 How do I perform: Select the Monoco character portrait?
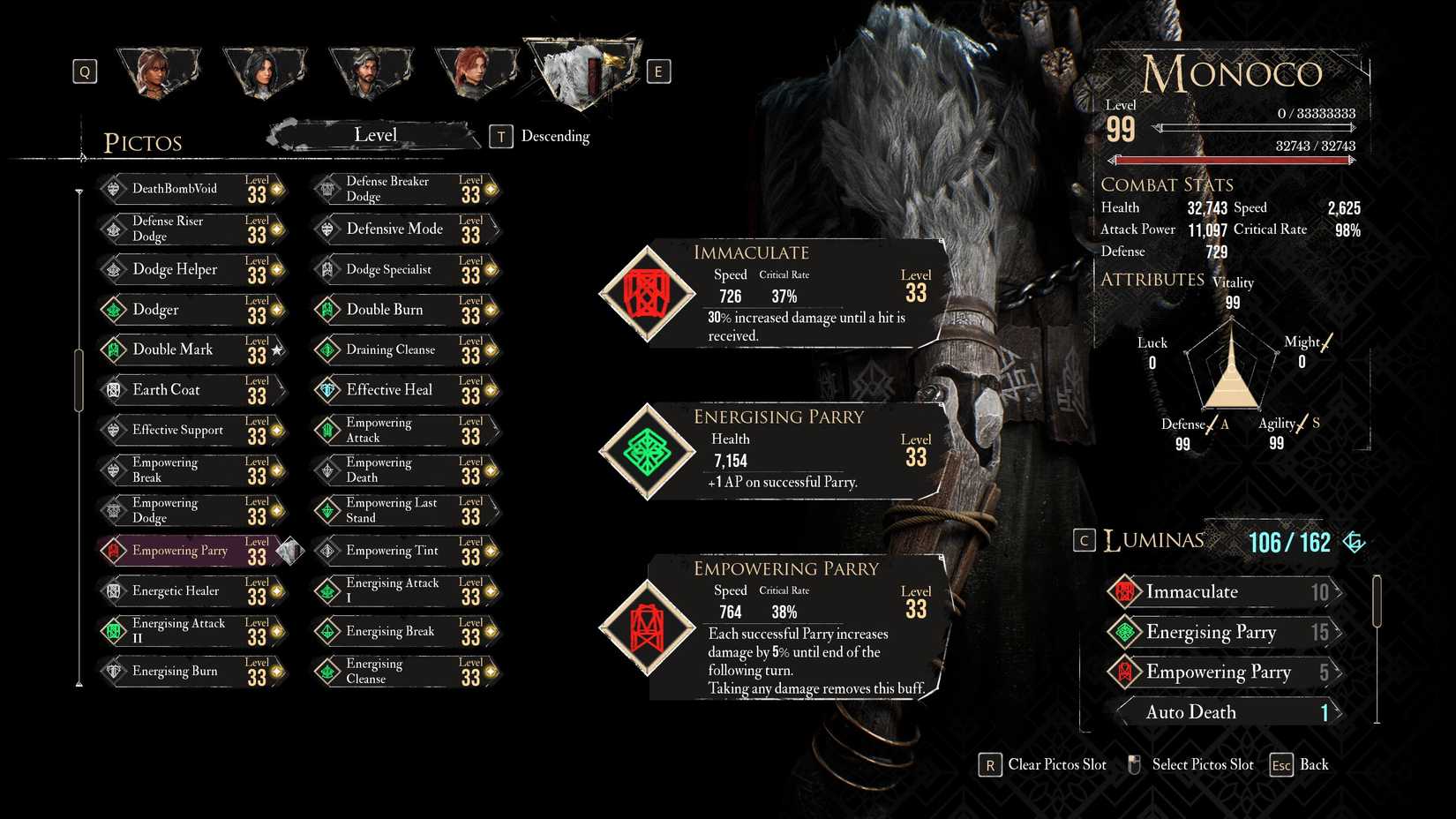pos(581,71)
